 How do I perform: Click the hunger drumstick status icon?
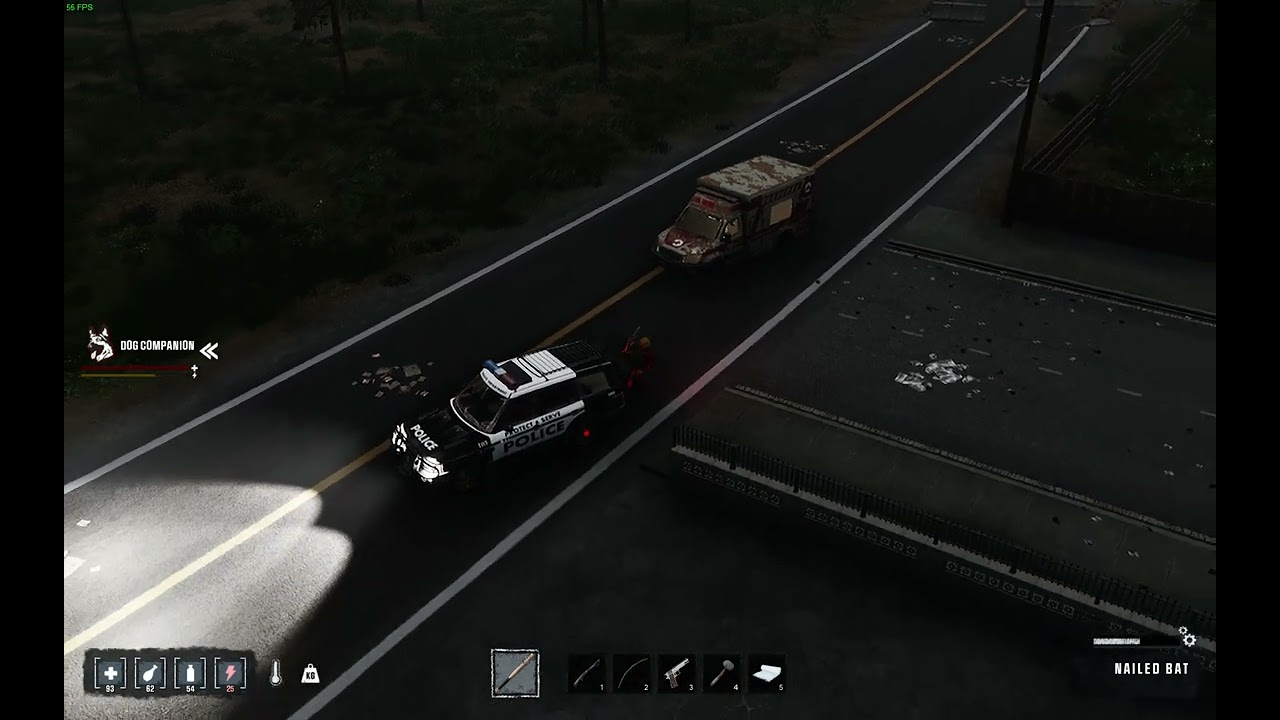(150, 673)
